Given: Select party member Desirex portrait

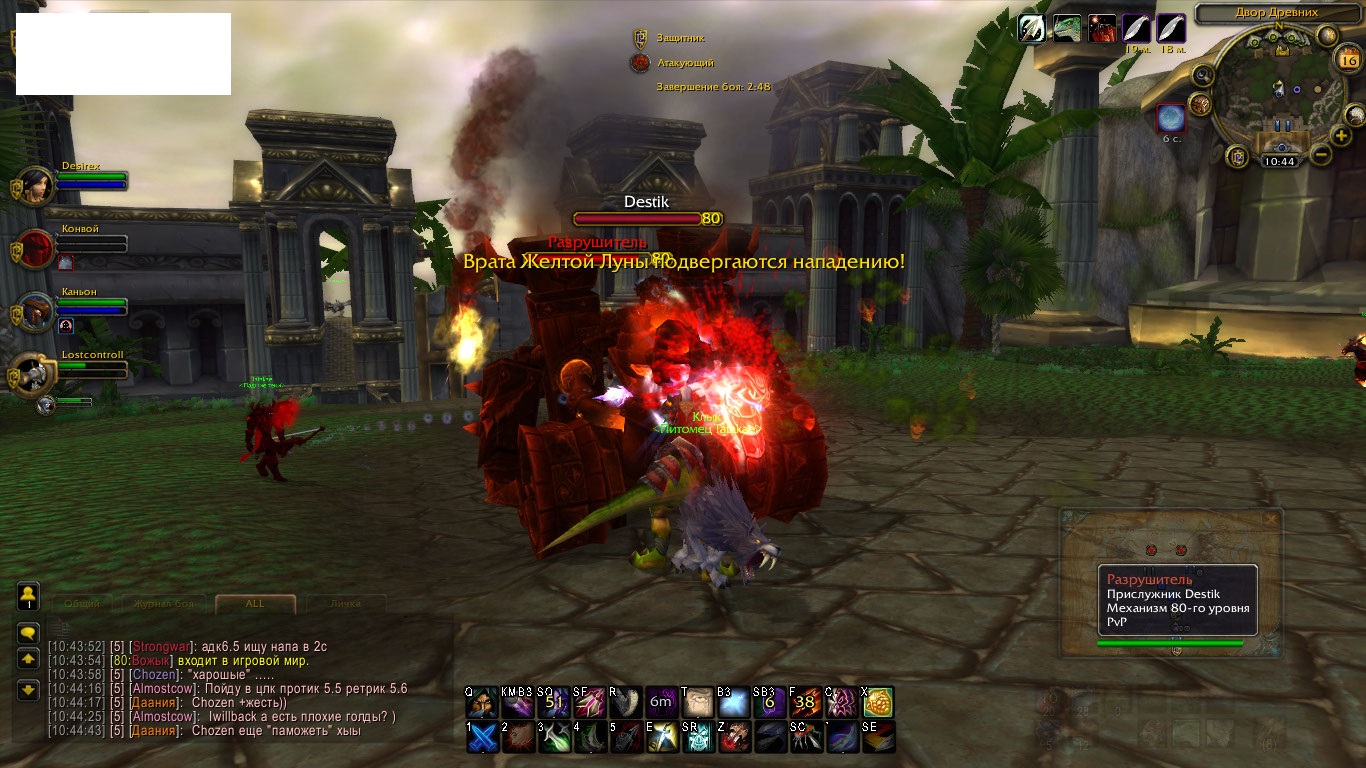Looking at the screenshot, I should coord(35,186).
